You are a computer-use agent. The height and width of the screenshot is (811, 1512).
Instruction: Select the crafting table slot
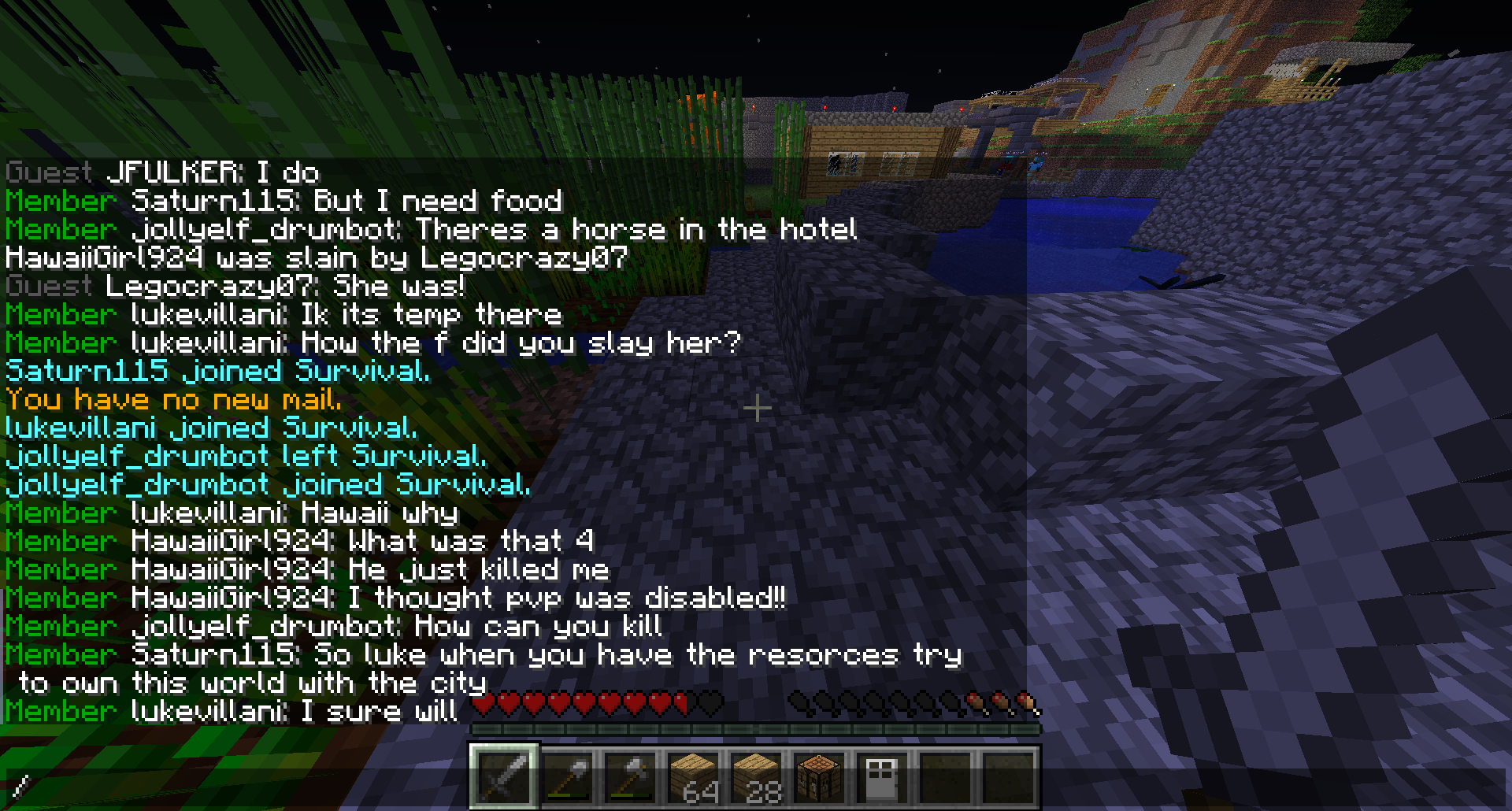tap(819, 776)
